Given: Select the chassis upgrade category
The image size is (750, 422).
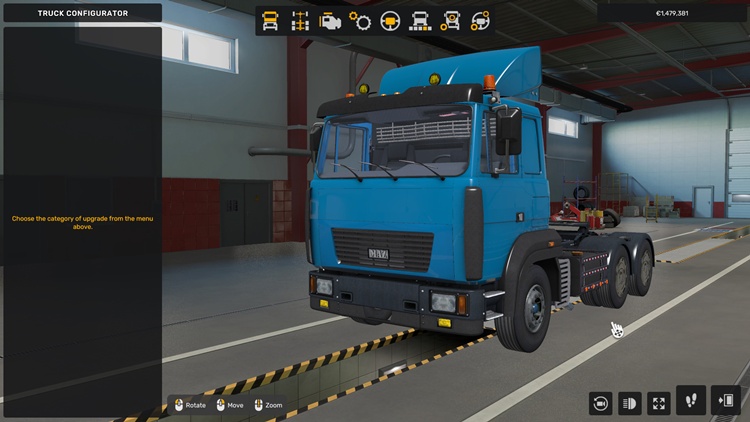Looking at the screenshot, I should pyautogui.click(x=299, y=21).
